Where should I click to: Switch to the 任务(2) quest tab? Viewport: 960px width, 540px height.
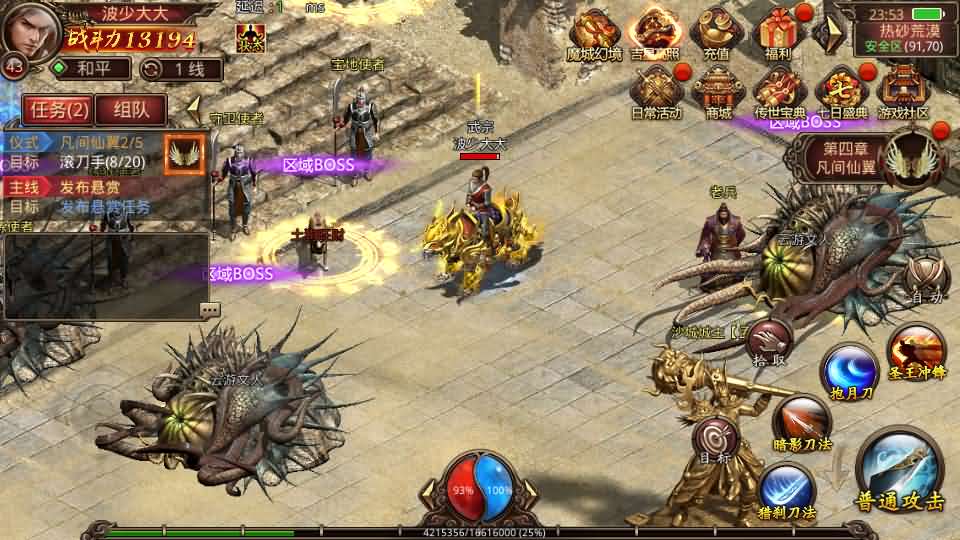58,110
